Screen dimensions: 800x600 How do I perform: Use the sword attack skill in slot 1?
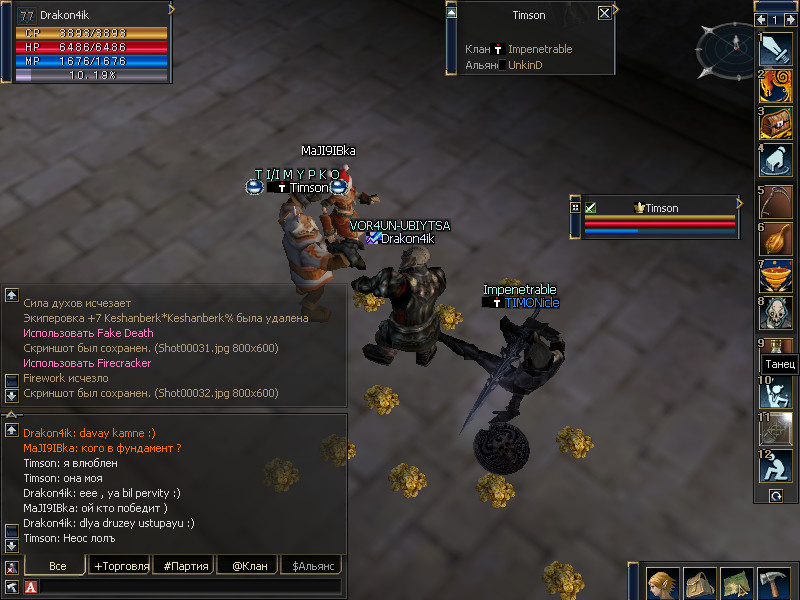776,49
